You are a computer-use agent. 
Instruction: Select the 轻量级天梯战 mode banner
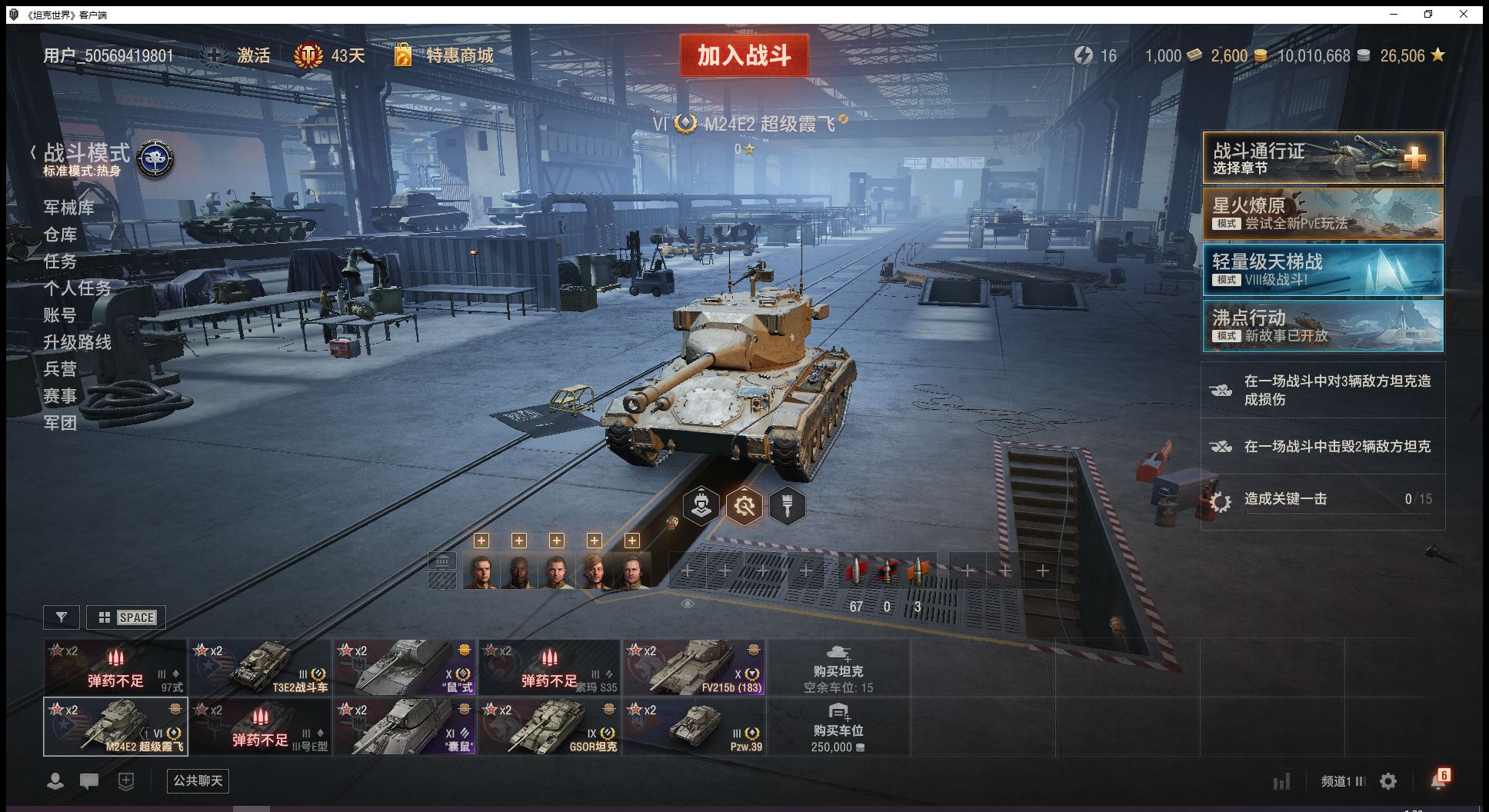1322,270
